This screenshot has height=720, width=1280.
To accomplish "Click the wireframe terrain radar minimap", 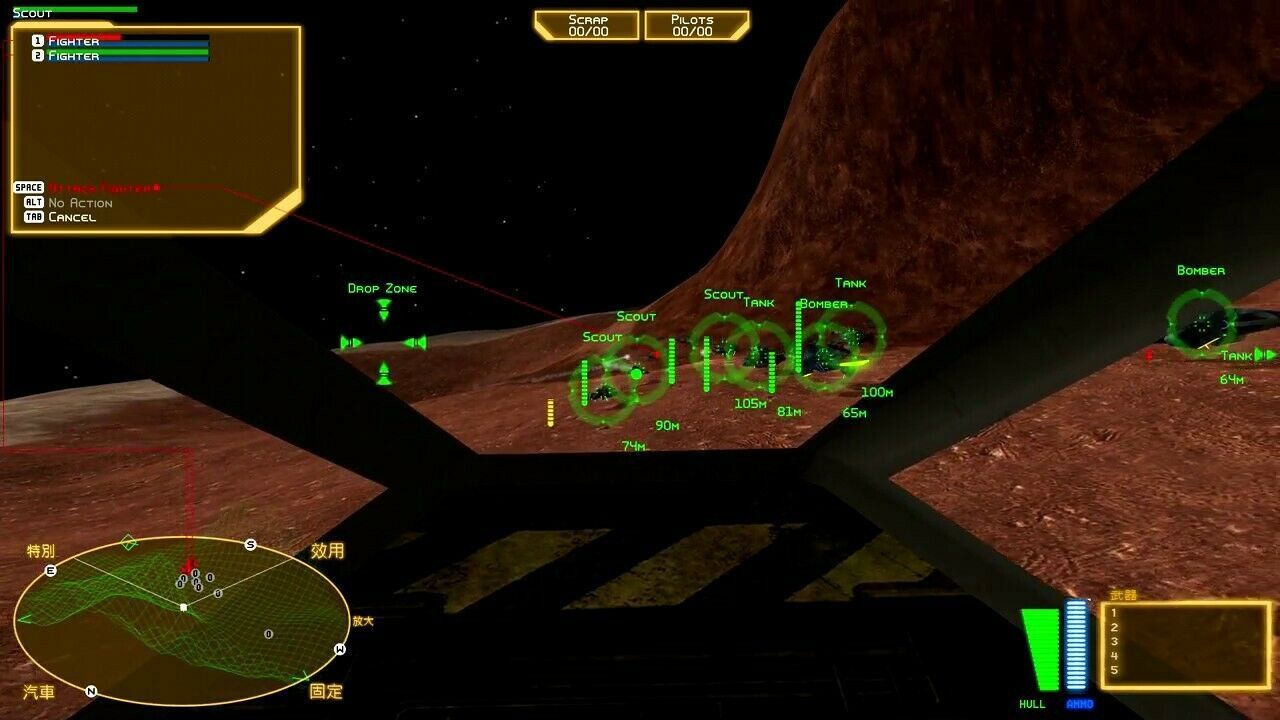I will [181, 620].
